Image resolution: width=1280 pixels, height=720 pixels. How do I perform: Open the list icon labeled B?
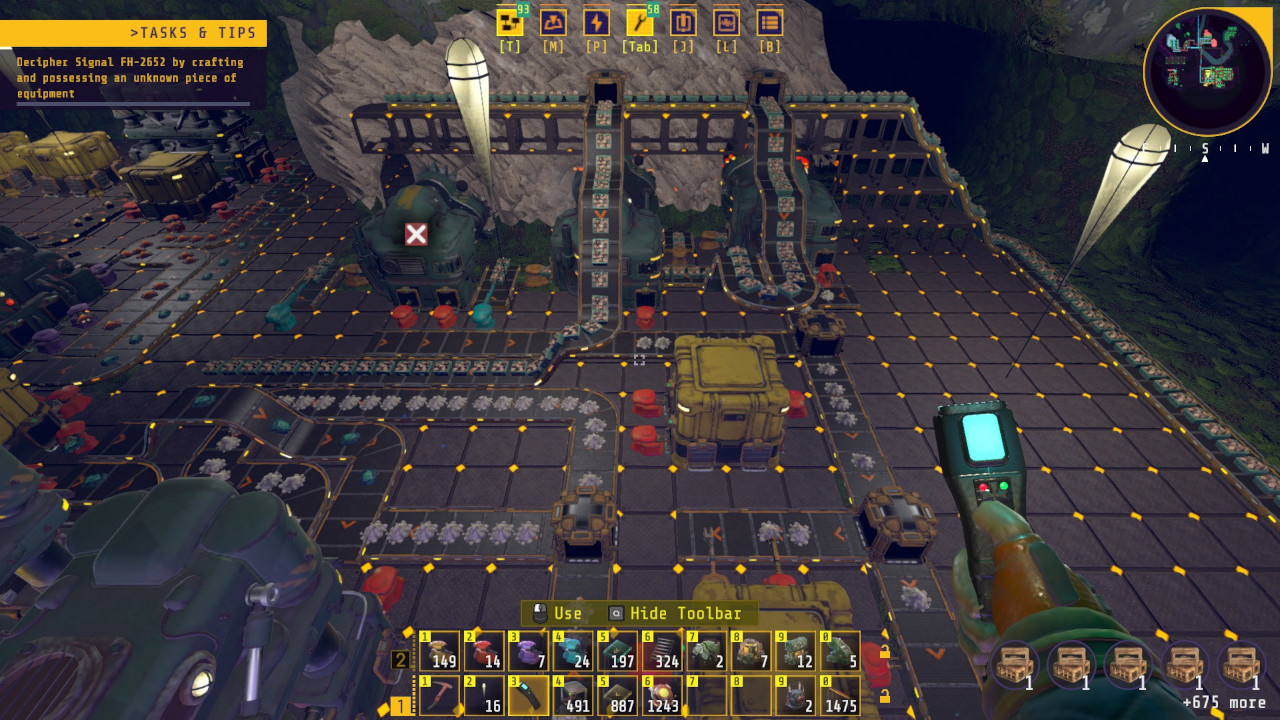coord(769,23)
